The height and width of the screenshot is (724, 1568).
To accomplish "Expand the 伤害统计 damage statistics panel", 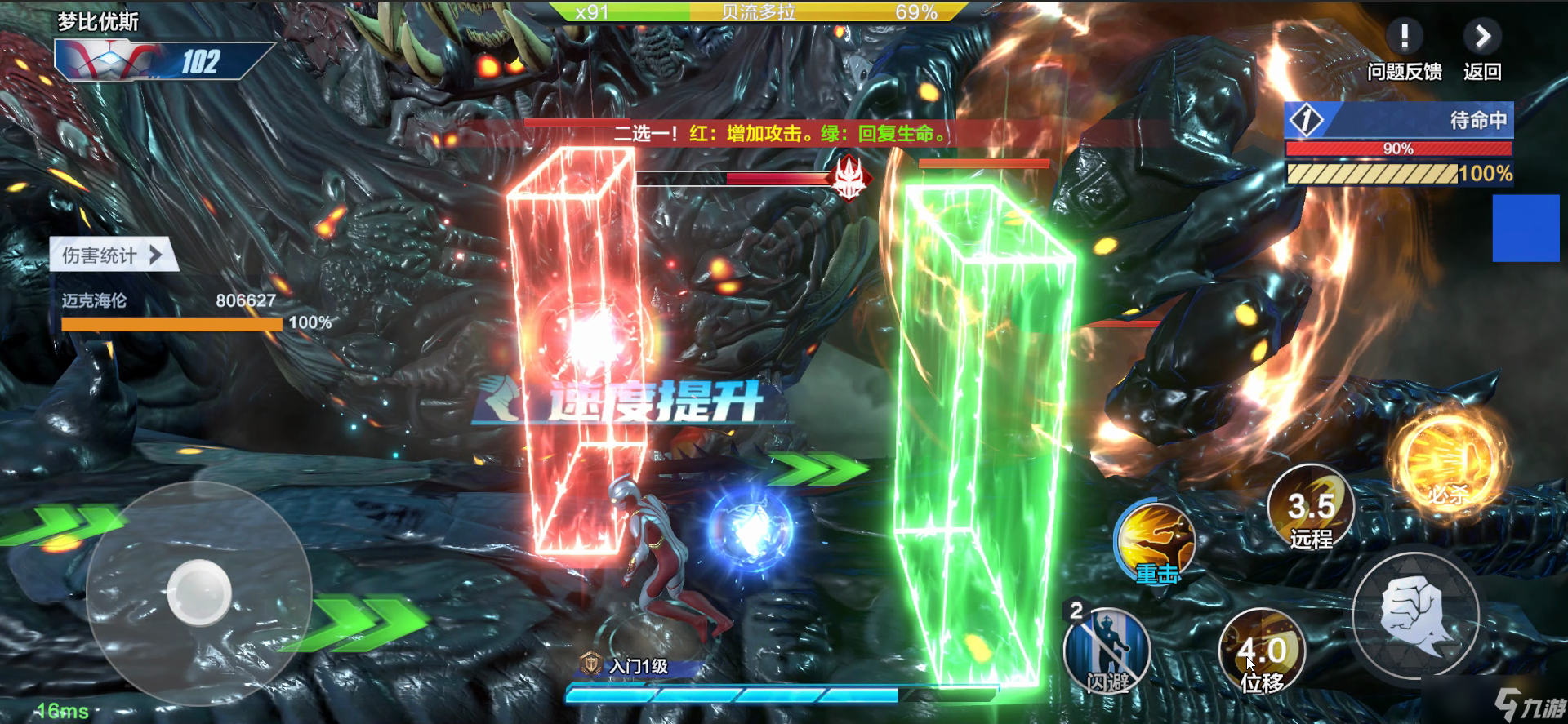I will [x=113, y=255].
